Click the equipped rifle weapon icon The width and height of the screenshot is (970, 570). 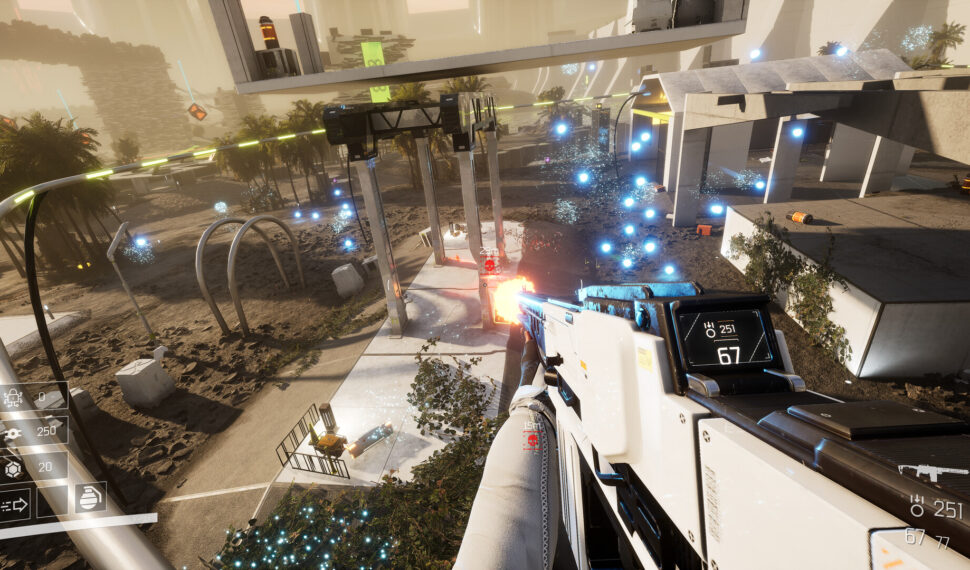point(932,471)
